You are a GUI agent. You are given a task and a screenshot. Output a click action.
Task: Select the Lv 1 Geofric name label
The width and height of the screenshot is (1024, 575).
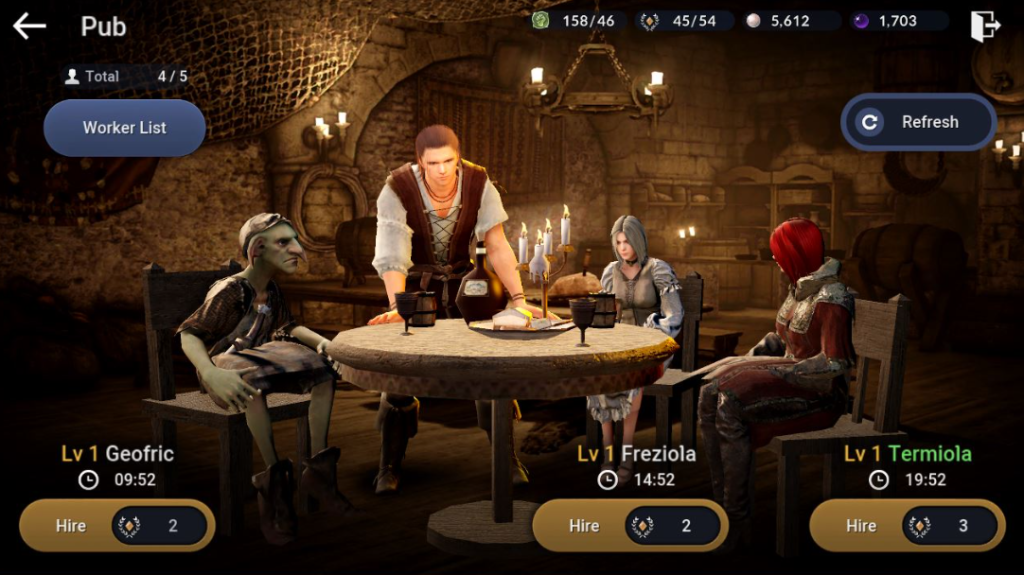(117, 454)
